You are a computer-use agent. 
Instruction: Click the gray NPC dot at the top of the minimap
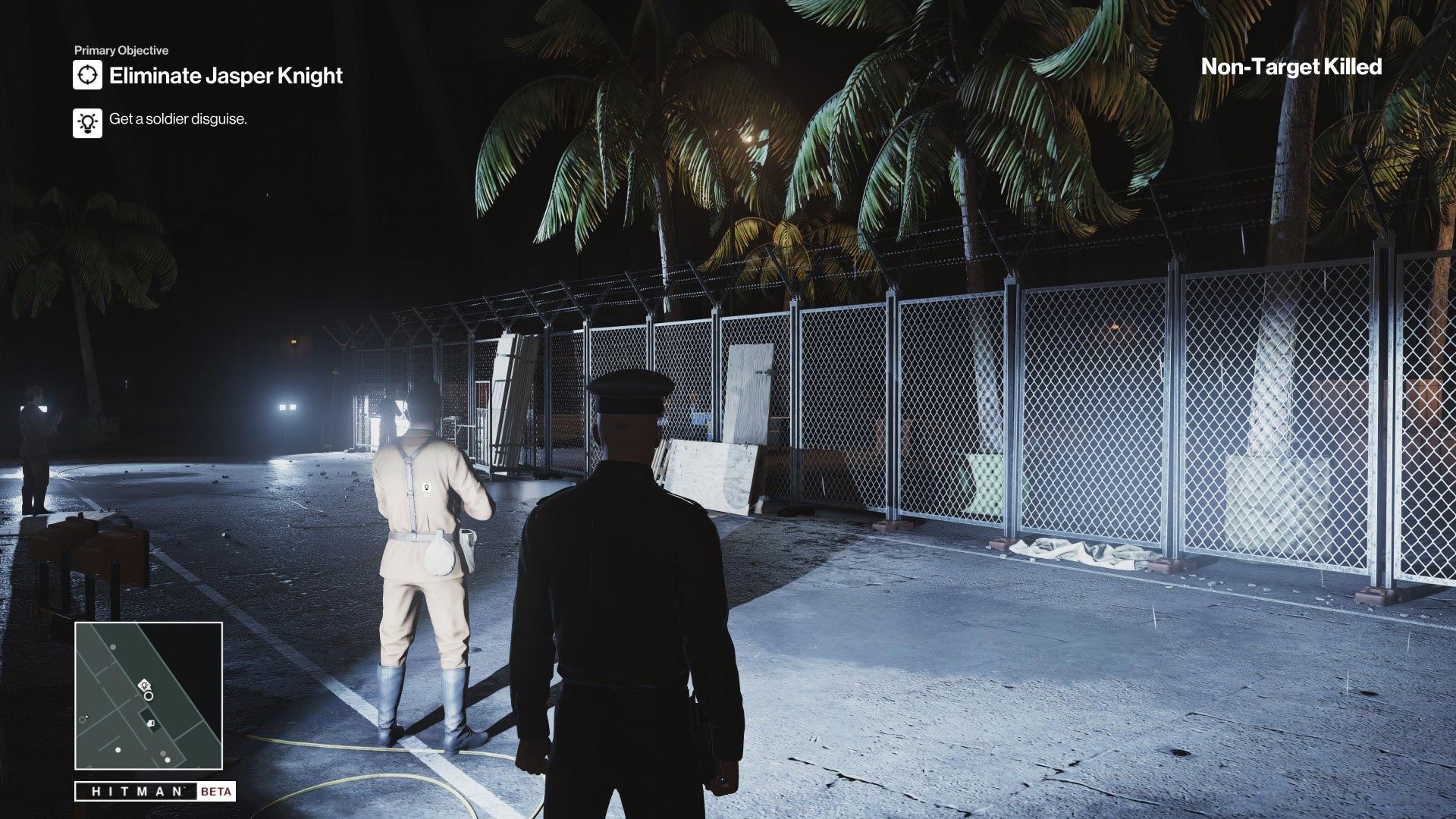point(113,647)
